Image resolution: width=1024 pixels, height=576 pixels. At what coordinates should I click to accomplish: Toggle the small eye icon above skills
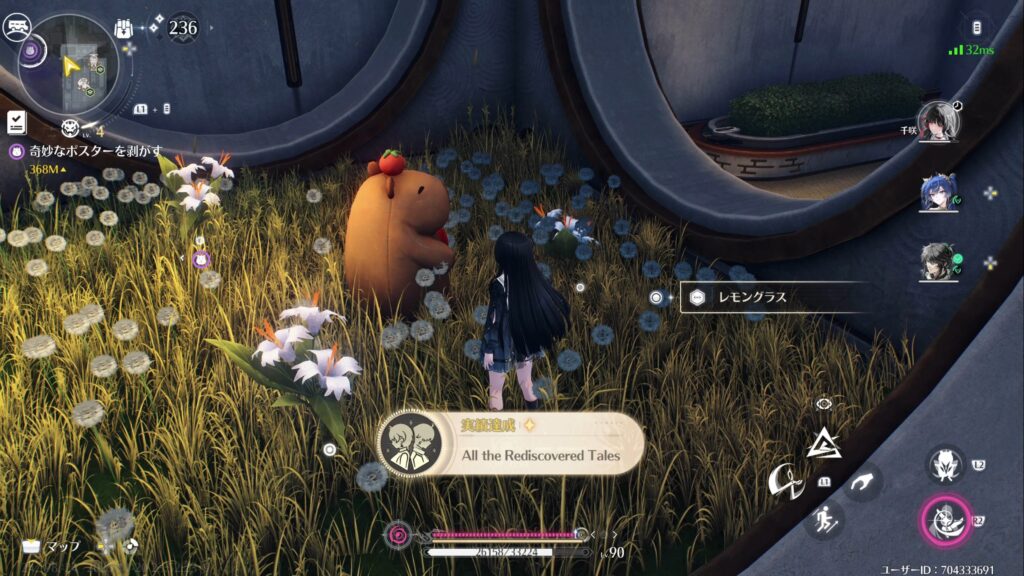(x=824, y=404)
